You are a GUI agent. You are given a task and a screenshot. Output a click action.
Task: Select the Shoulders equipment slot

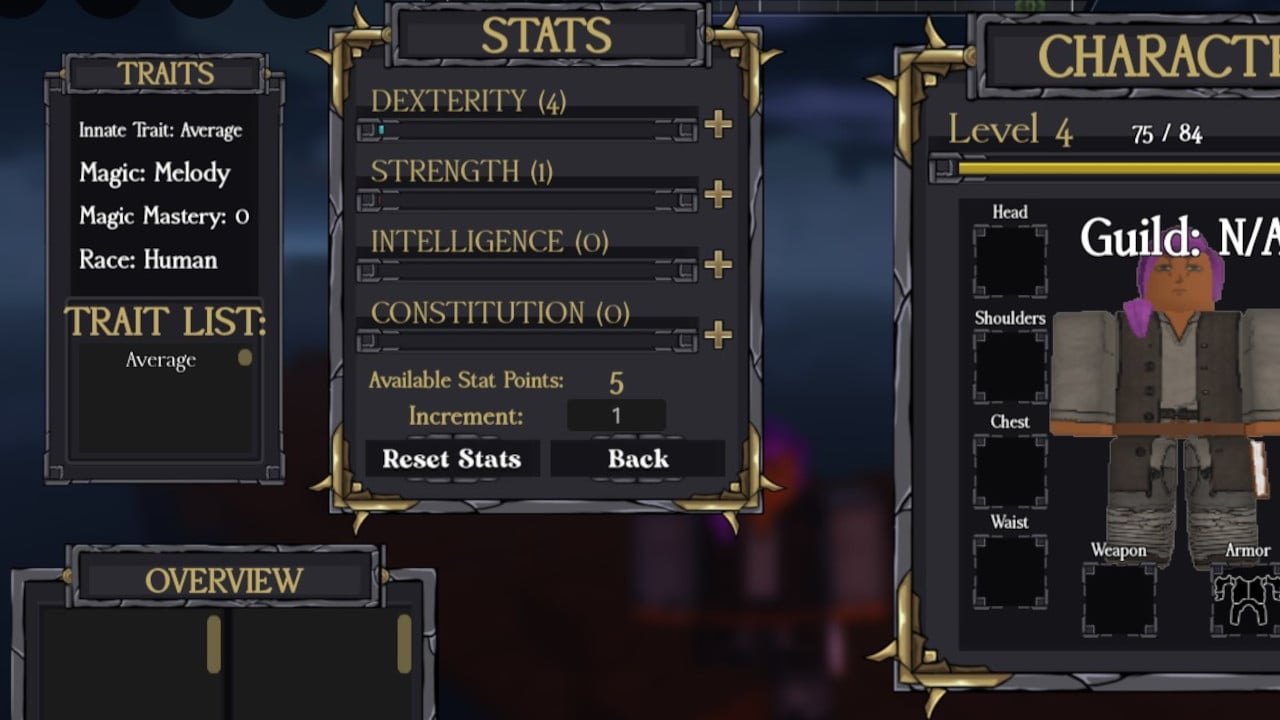[1010, 367]
